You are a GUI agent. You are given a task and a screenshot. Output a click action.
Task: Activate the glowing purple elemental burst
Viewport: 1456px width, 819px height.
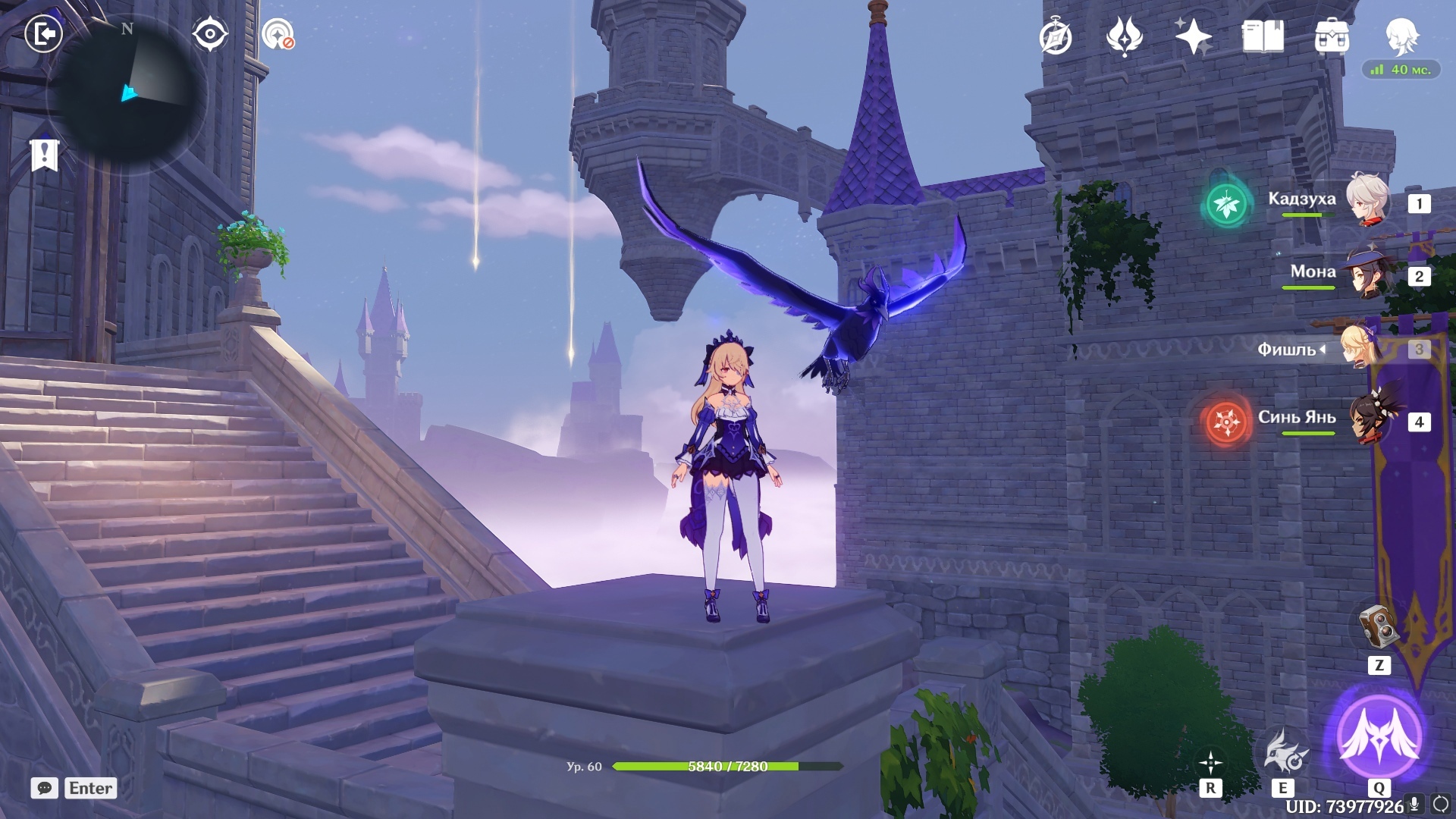coord(1379,736)
